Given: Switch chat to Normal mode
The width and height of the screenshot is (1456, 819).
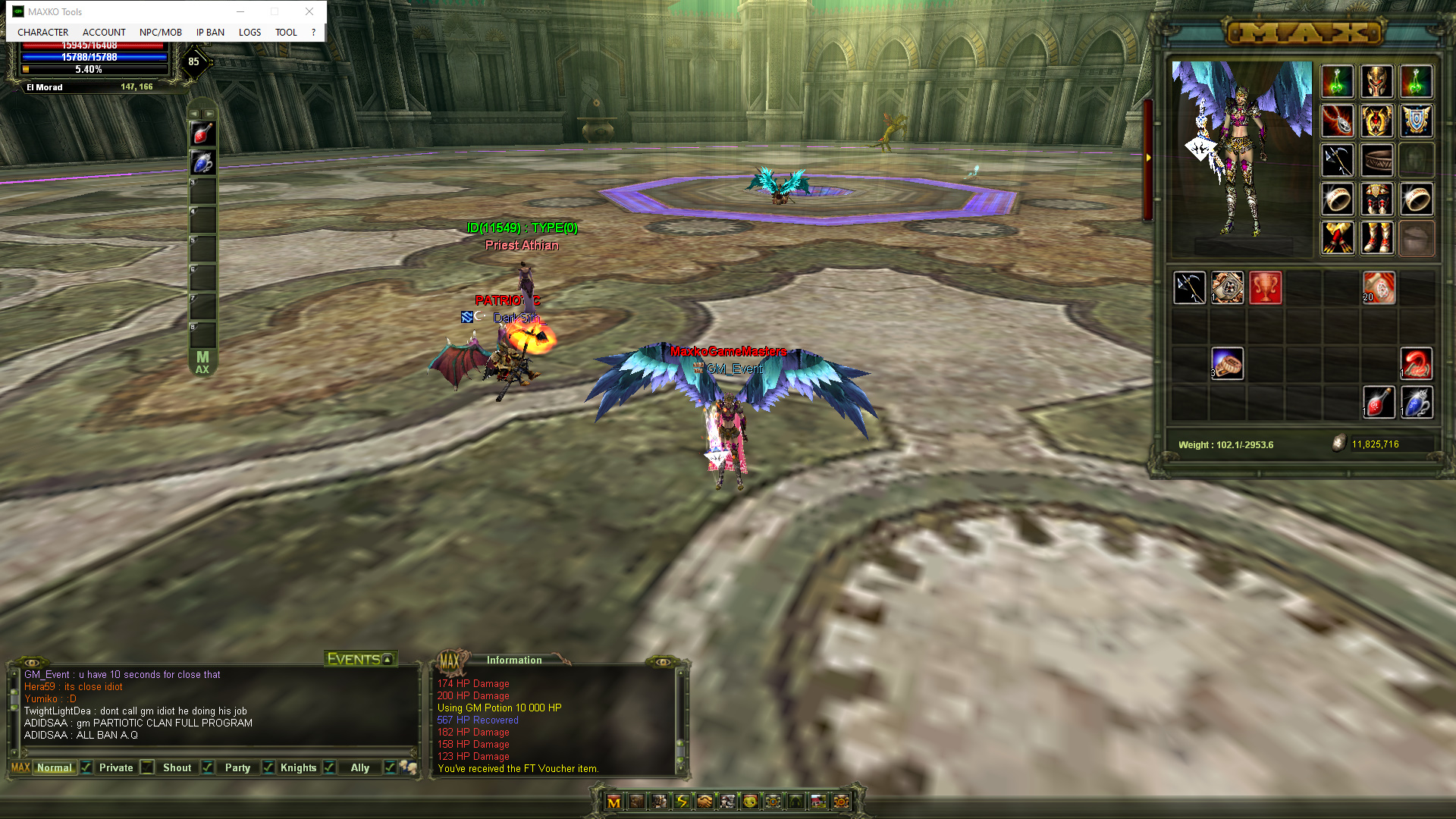Looking at the screenshot, I should [54, 767].
